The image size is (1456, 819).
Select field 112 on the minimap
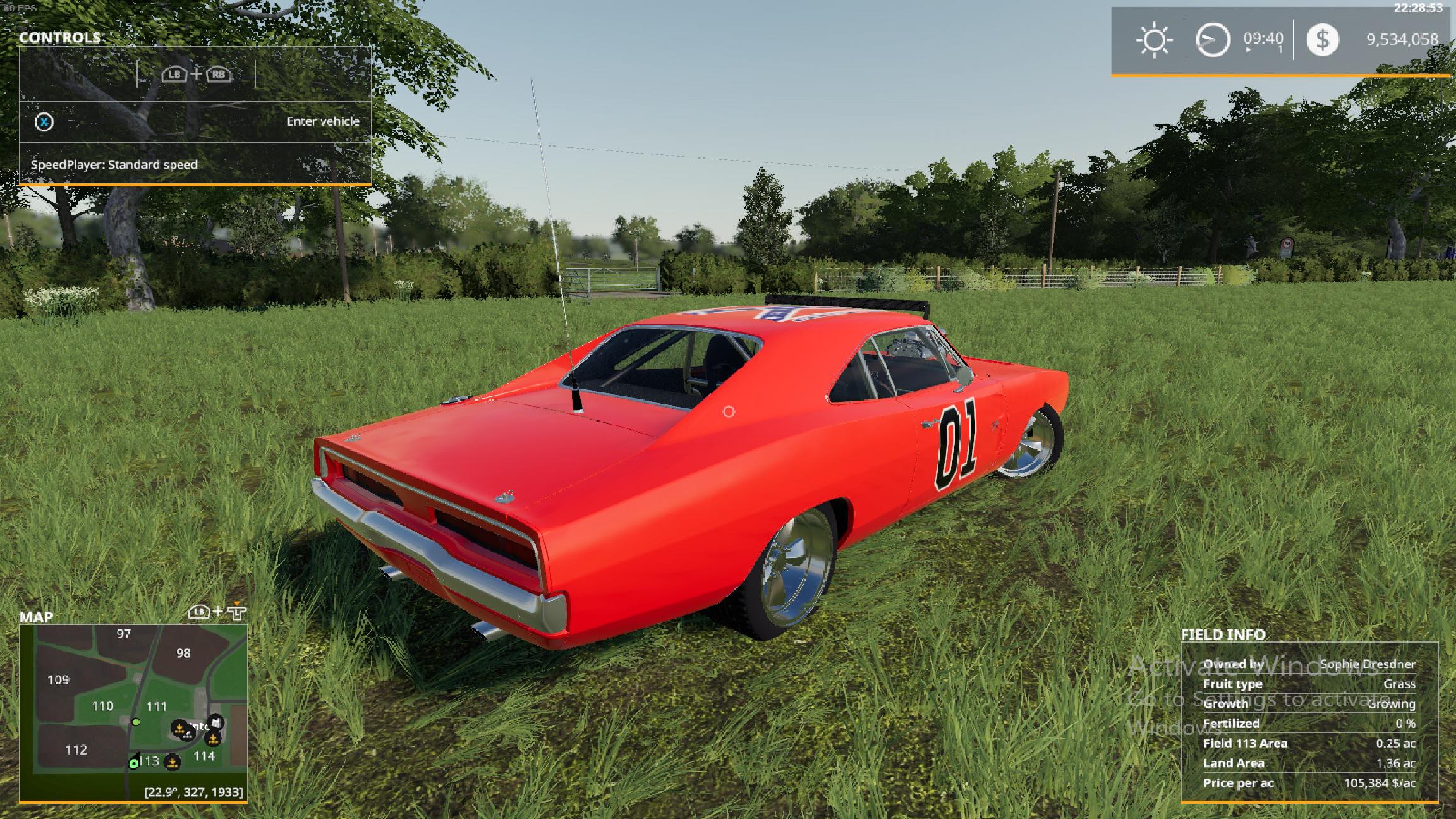pyautogui.click(x=76, y=750)
